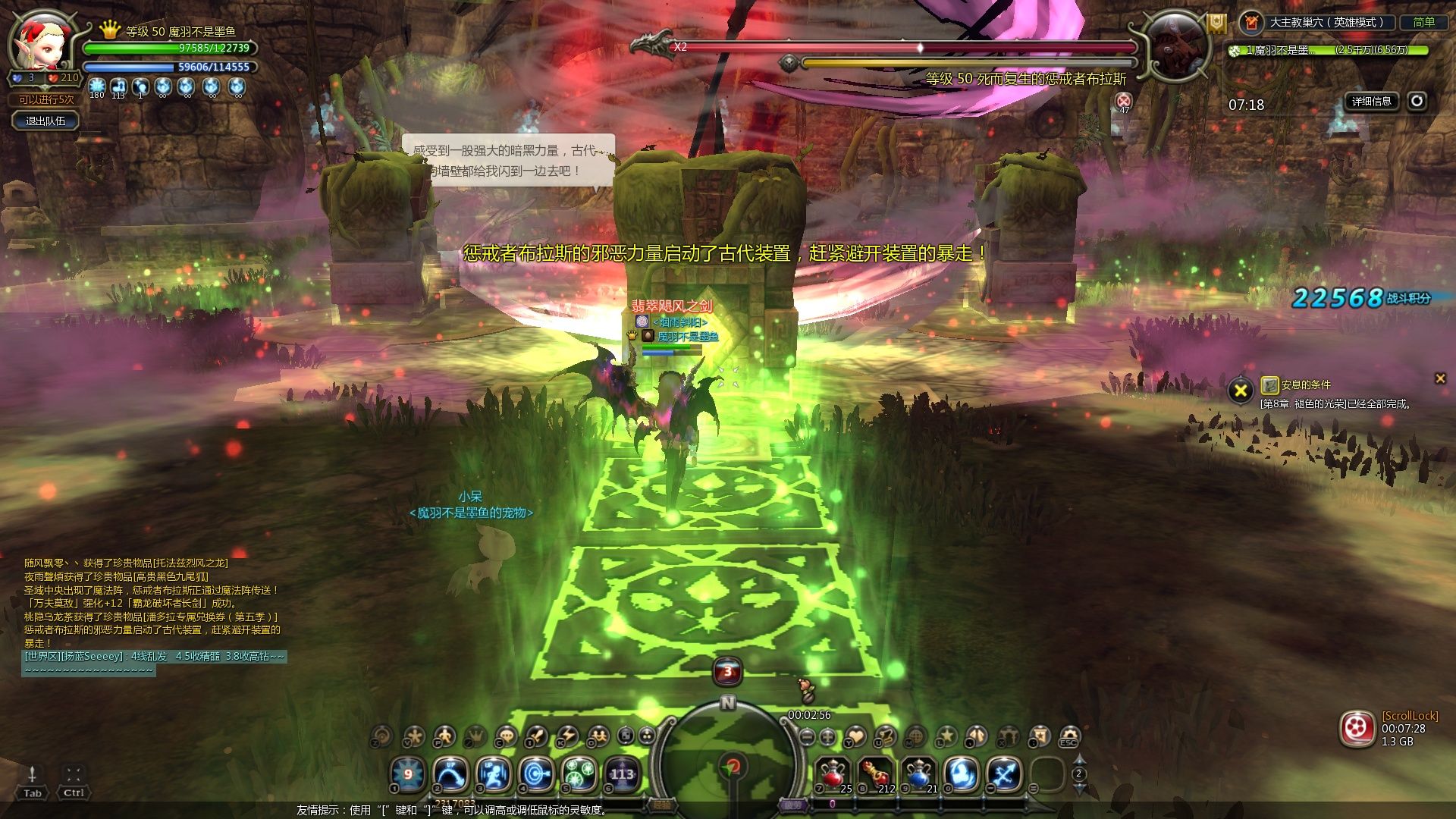The image size is (1456, 819).
Task: Activate the three green orbs skill
Action: (579, 775)
